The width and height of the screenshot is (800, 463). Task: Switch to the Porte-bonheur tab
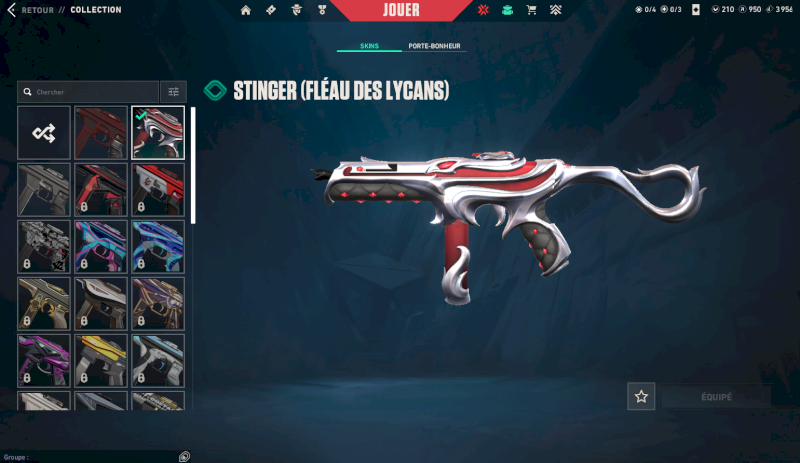point(436,47)
